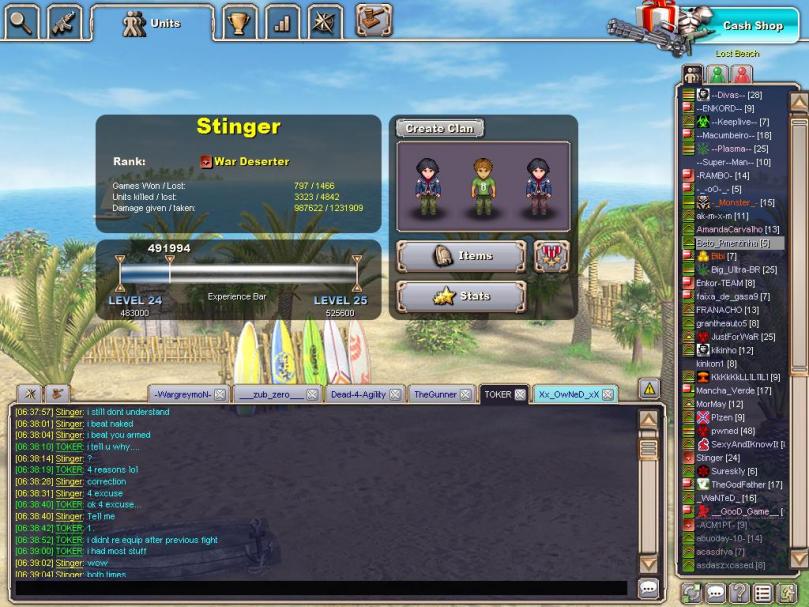Open the Items menu

pyautogui.click(x=461, y=256)
